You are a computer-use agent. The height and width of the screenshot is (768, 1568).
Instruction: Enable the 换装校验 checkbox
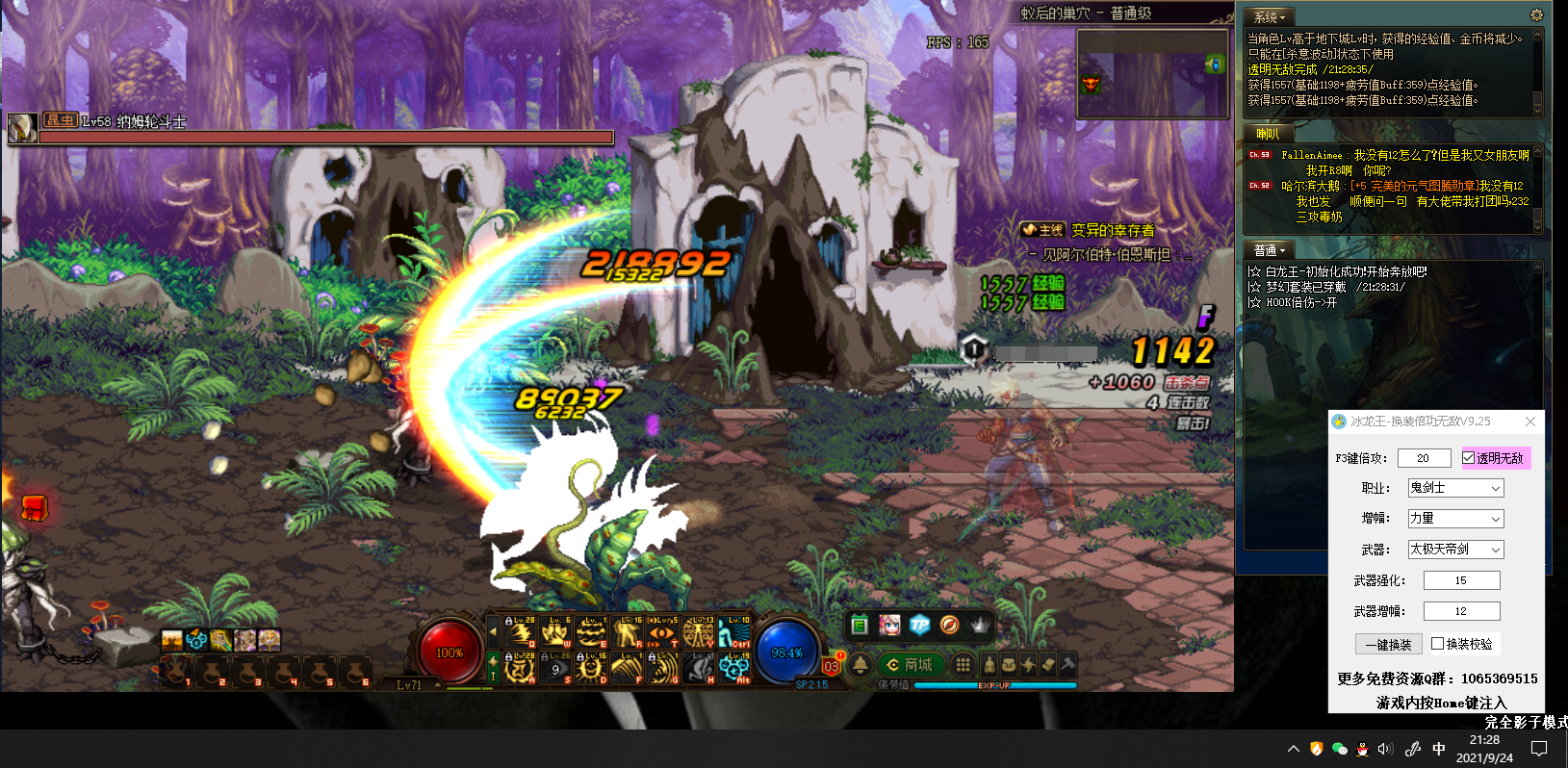click(x=1437, y=643)
